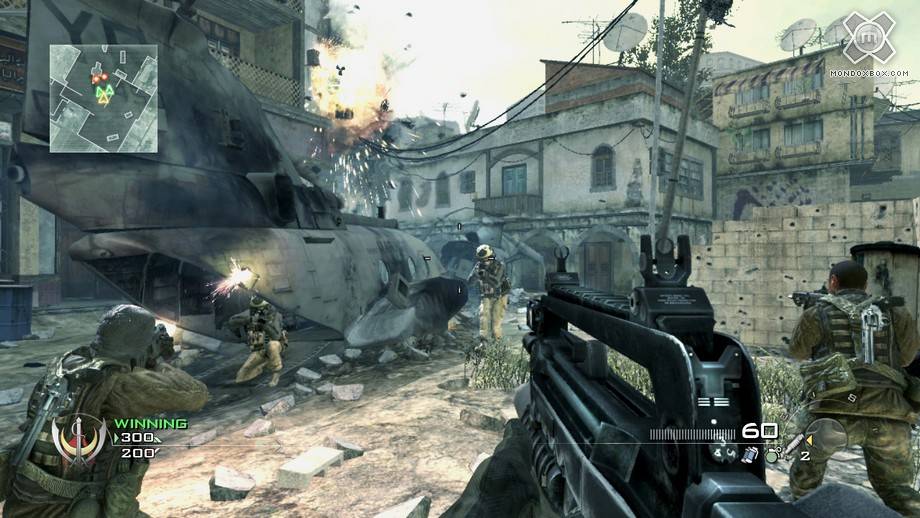Screen dimensions: 920x518
Task: Select the team faction emblem
Action: (x=79, y=439)
